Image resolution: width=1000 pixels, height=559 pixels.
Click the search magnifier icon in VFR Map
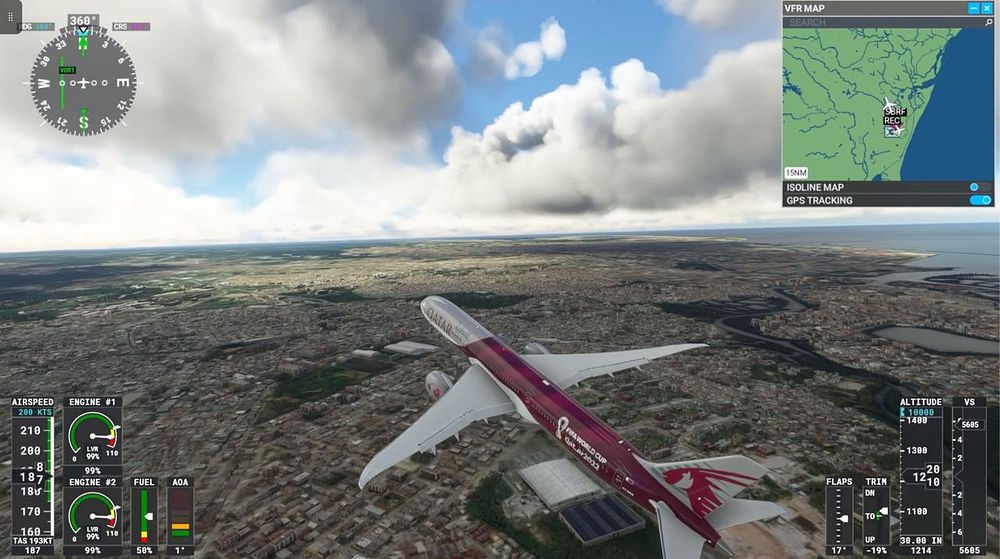pyautogui.click(x=987, y=22)
